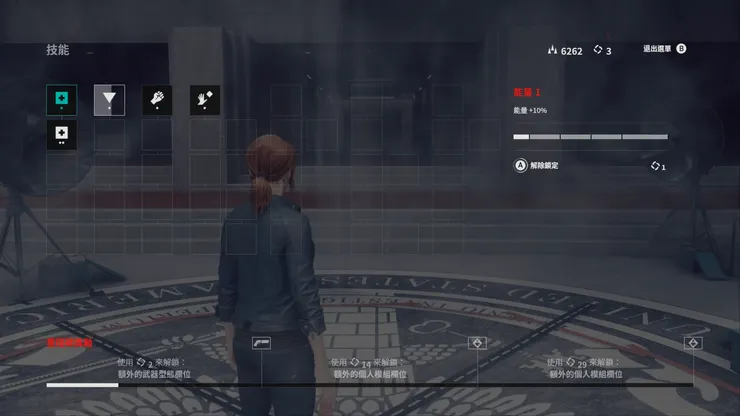Screen dimensions: 740x416
Task: Choose the inverted triangle energy skill
Action: (109, 99)
